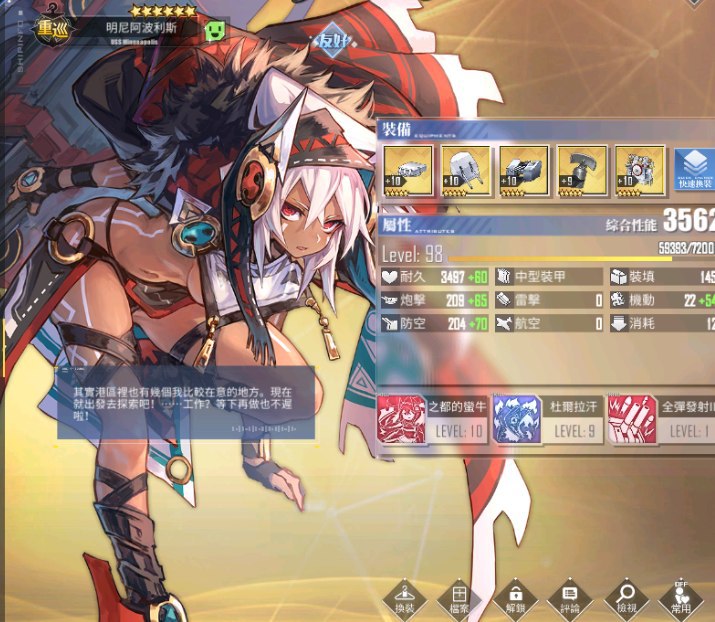
Task: Click the 快速換裝 quick equip button
Action: pyautogui.click(x=695, y=170)
